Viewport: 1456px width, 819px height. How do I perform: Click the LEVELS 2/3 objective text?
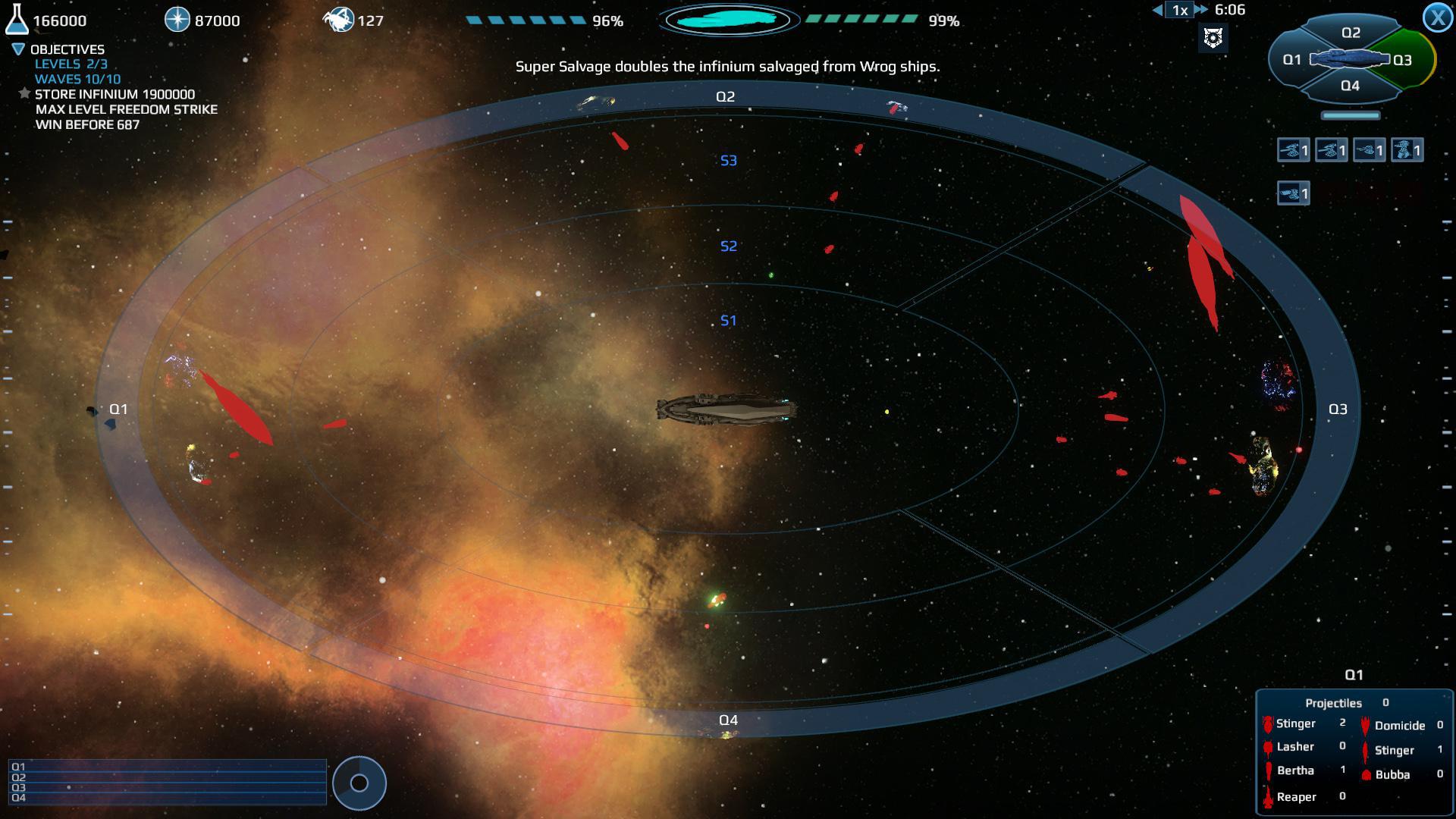71,64
